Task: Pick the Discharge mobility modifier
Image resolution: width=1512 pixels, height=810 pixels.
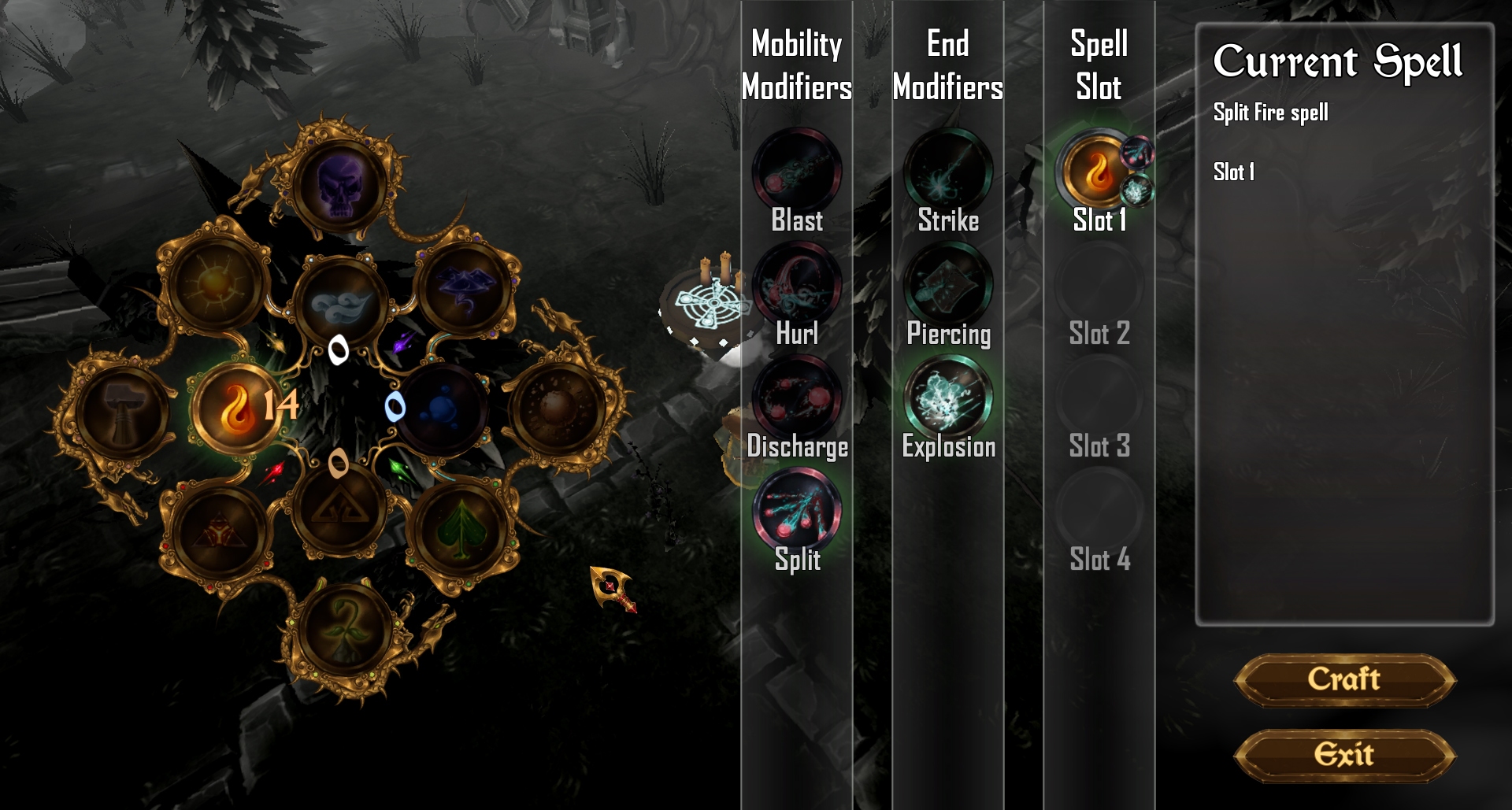Action: click(x=797, y=398)
